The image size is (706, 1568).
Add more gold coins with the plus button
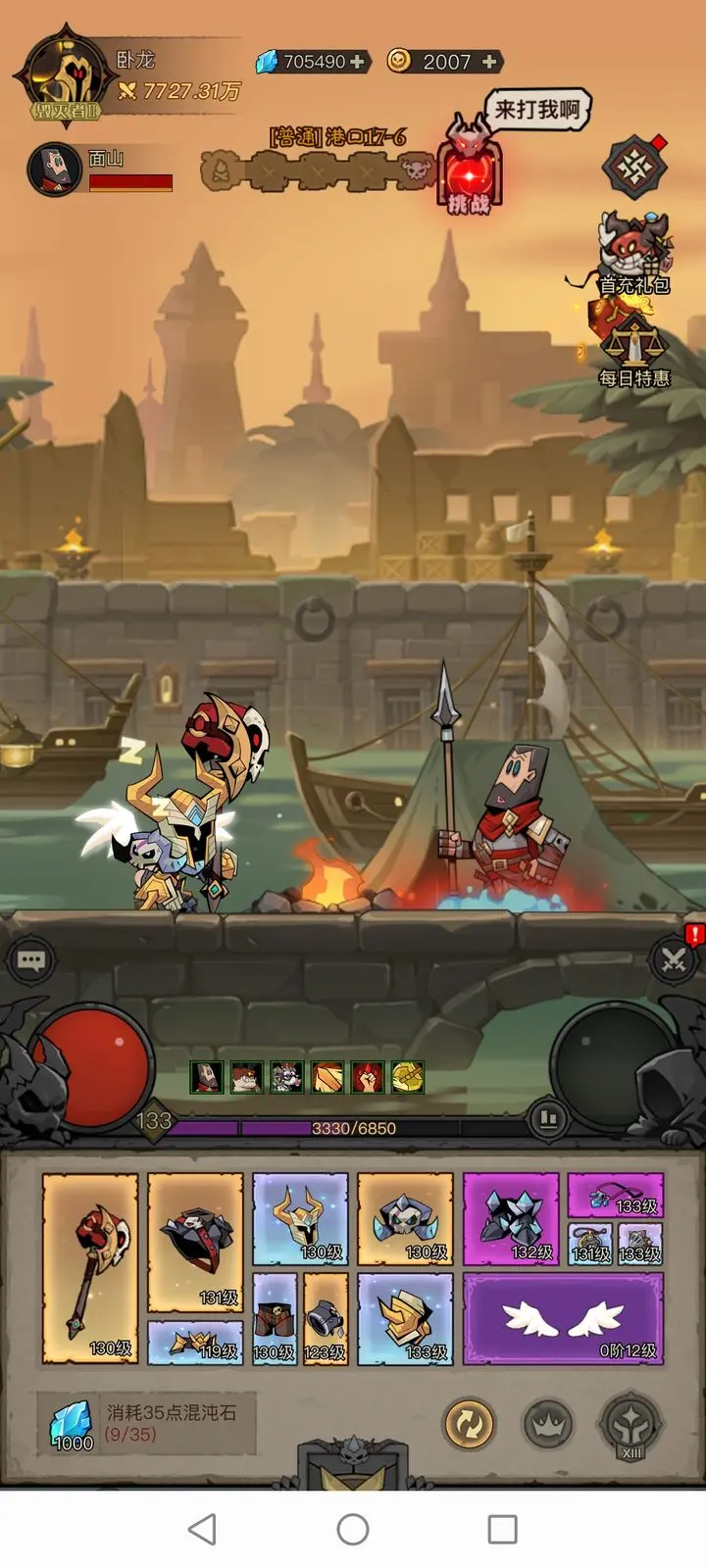pyautogui.click(x=490, y=62)
